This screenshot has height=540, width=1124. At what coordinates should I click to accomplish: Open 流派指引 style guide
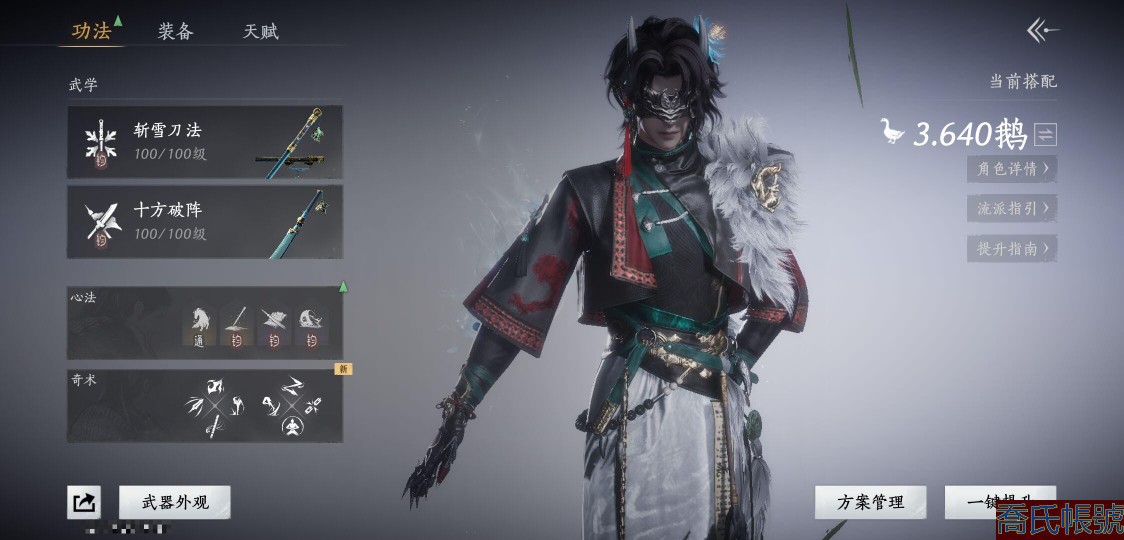1012,209
